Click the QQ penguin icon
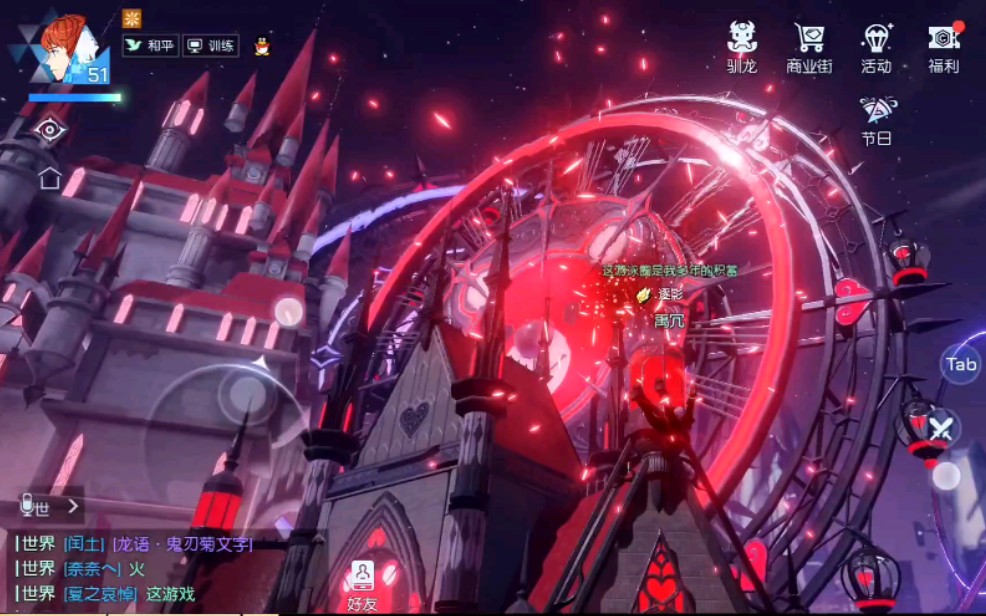Image resolution: width=986 pixels, height=616 pixels. coord(262,46)
